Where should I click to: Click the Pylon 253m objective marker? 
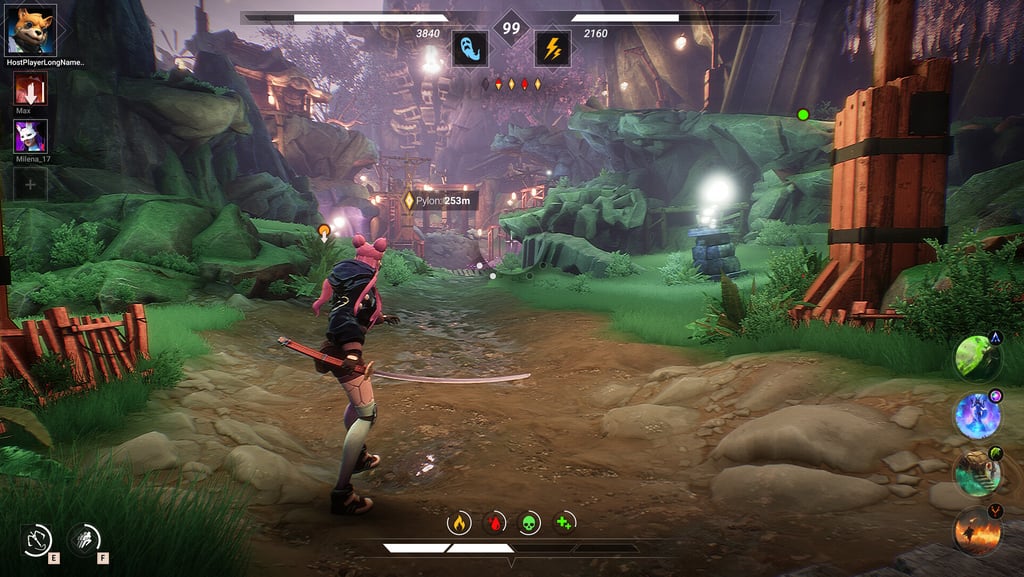[439, 201]
